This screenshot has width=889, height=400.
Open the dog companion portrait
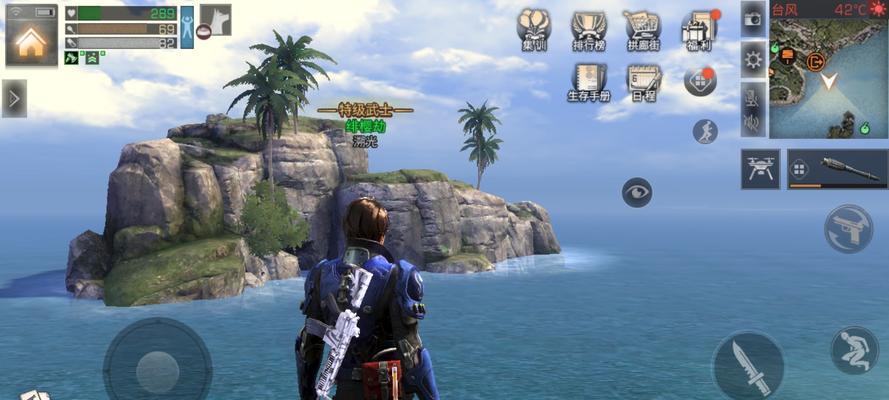tap(216, 19)
